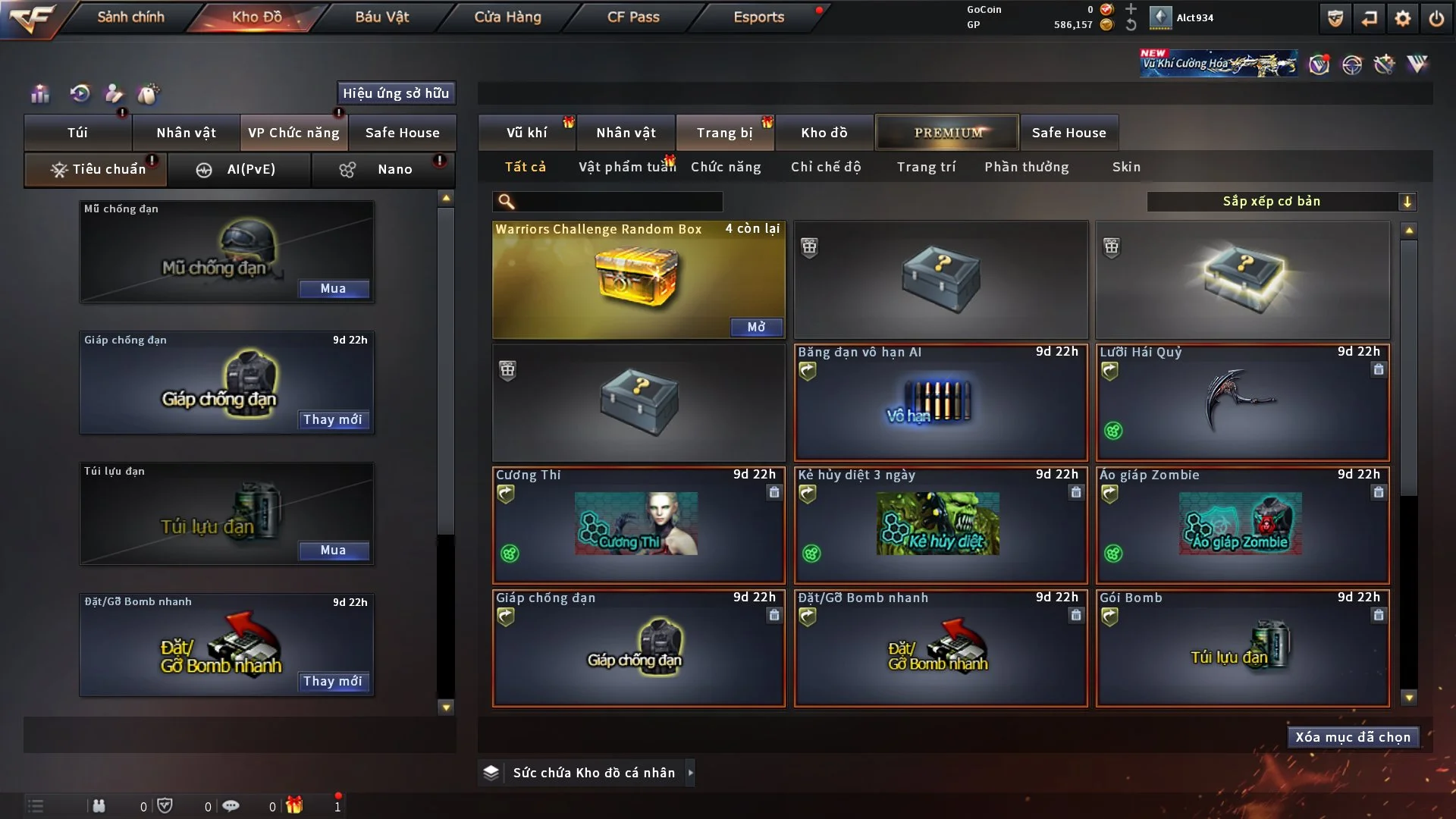
Task: Select the PREMIUM tab
Action: point(947,133)
